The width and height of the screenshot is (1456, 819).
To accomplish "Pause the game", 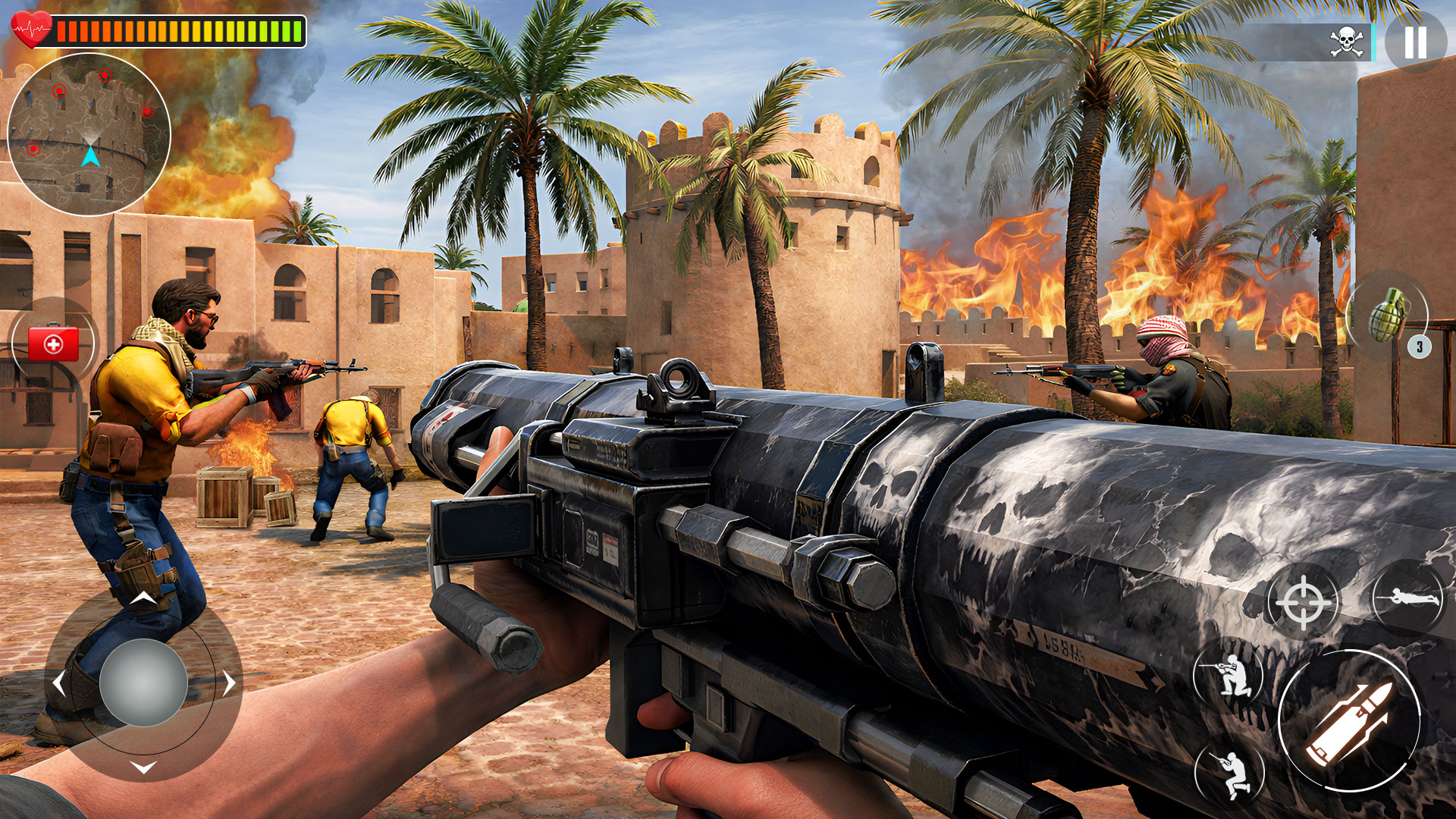I will tap(1415, 42).
